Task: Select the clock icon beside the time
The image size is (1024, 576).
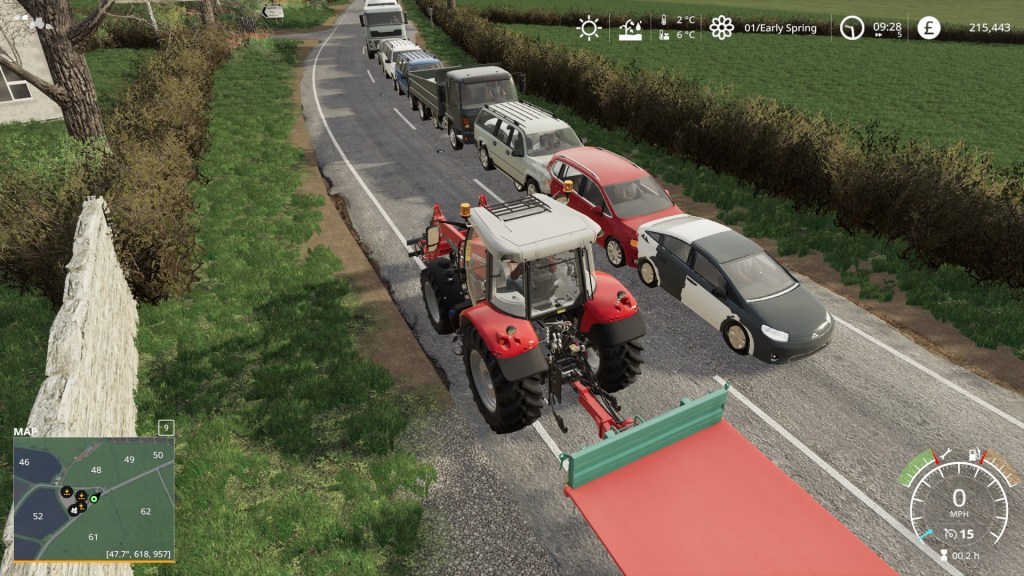Action: pos(851,28)
